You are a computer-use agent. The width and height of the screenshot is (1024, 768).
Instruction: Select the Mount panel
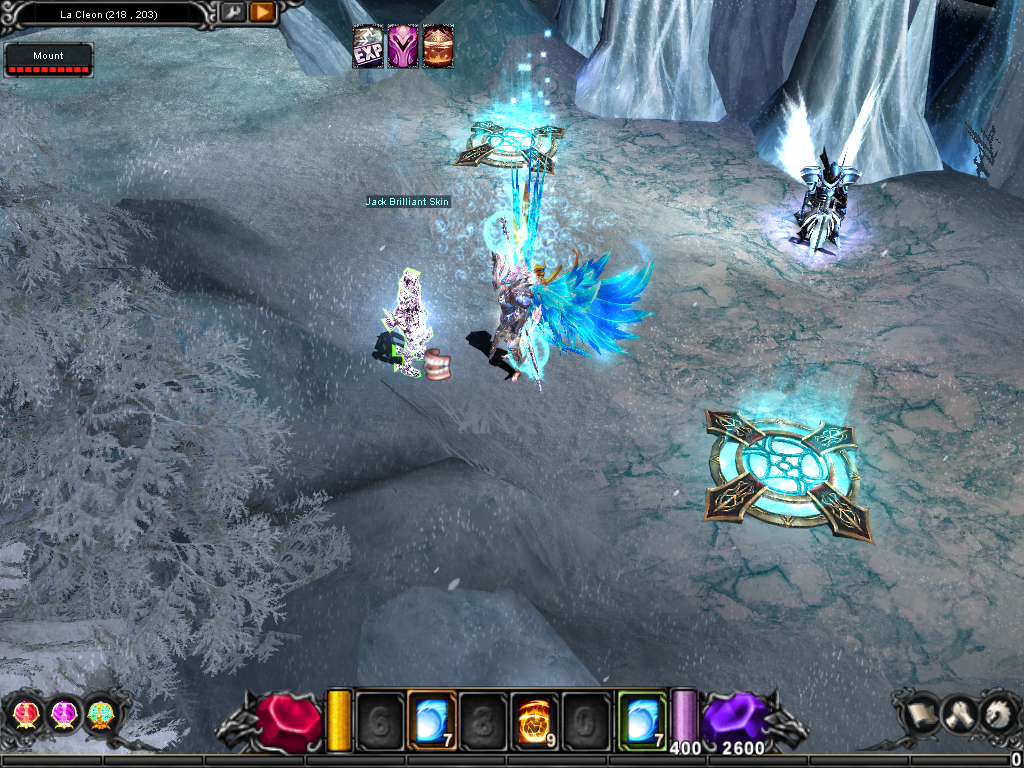[48, 60]
